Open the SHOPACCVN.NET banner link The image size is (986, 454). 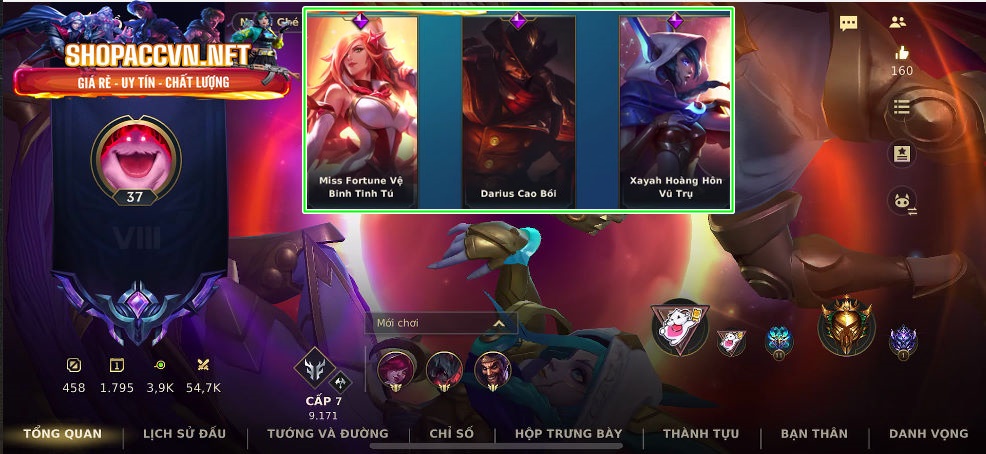tap(152, 66)
